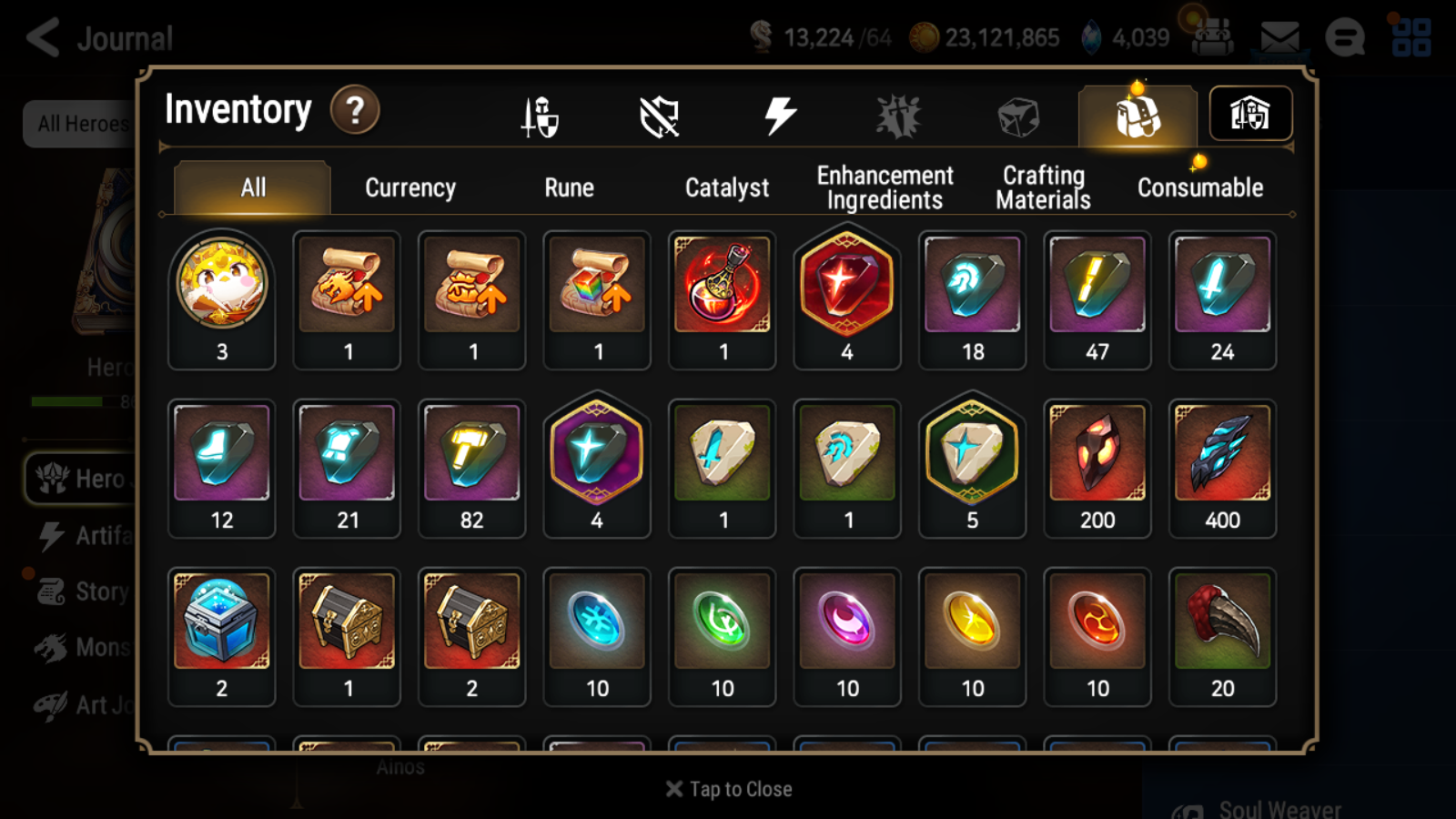The width and height of the screenshot is (1456, 819).
Task: Open the Inventory help question mark
Action: pyautogui.click(x=355, y=111)
